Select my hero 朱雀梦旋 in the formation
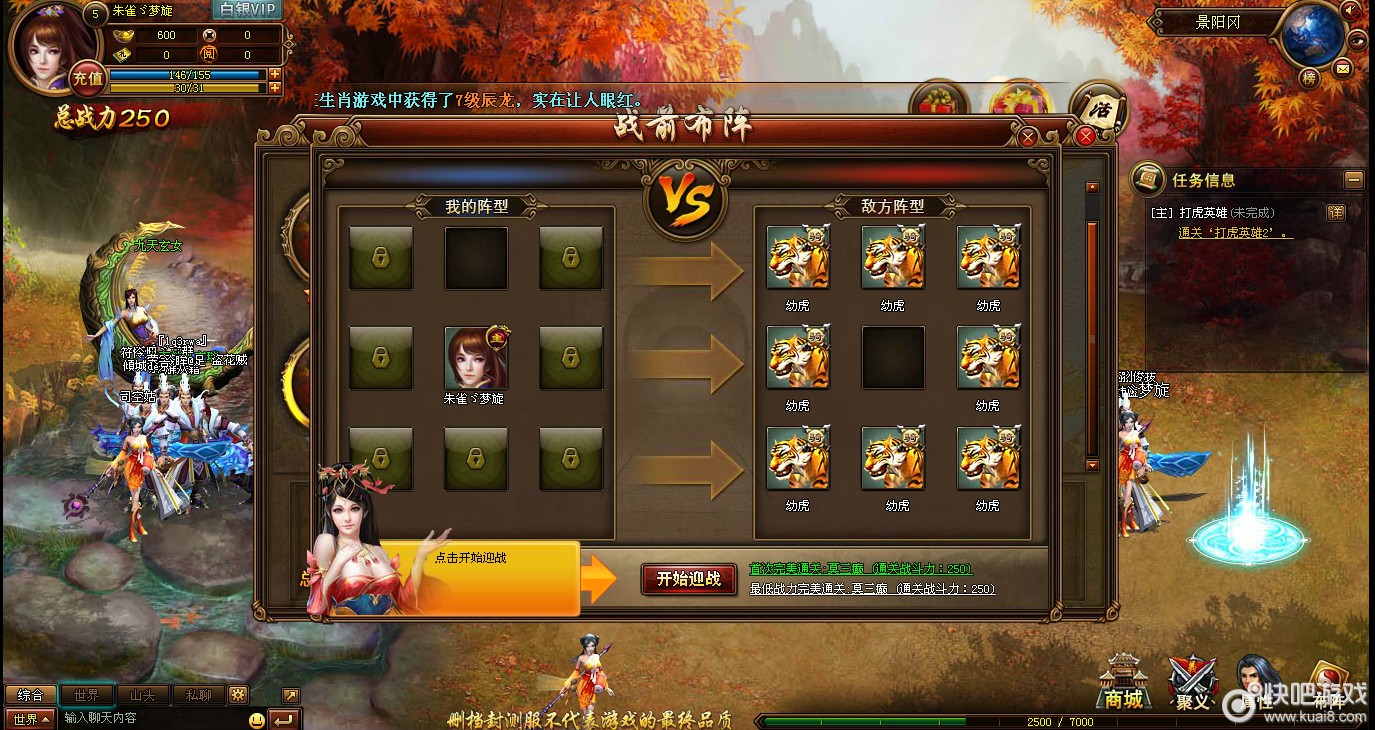1375x730 pixels. point(476,357)
